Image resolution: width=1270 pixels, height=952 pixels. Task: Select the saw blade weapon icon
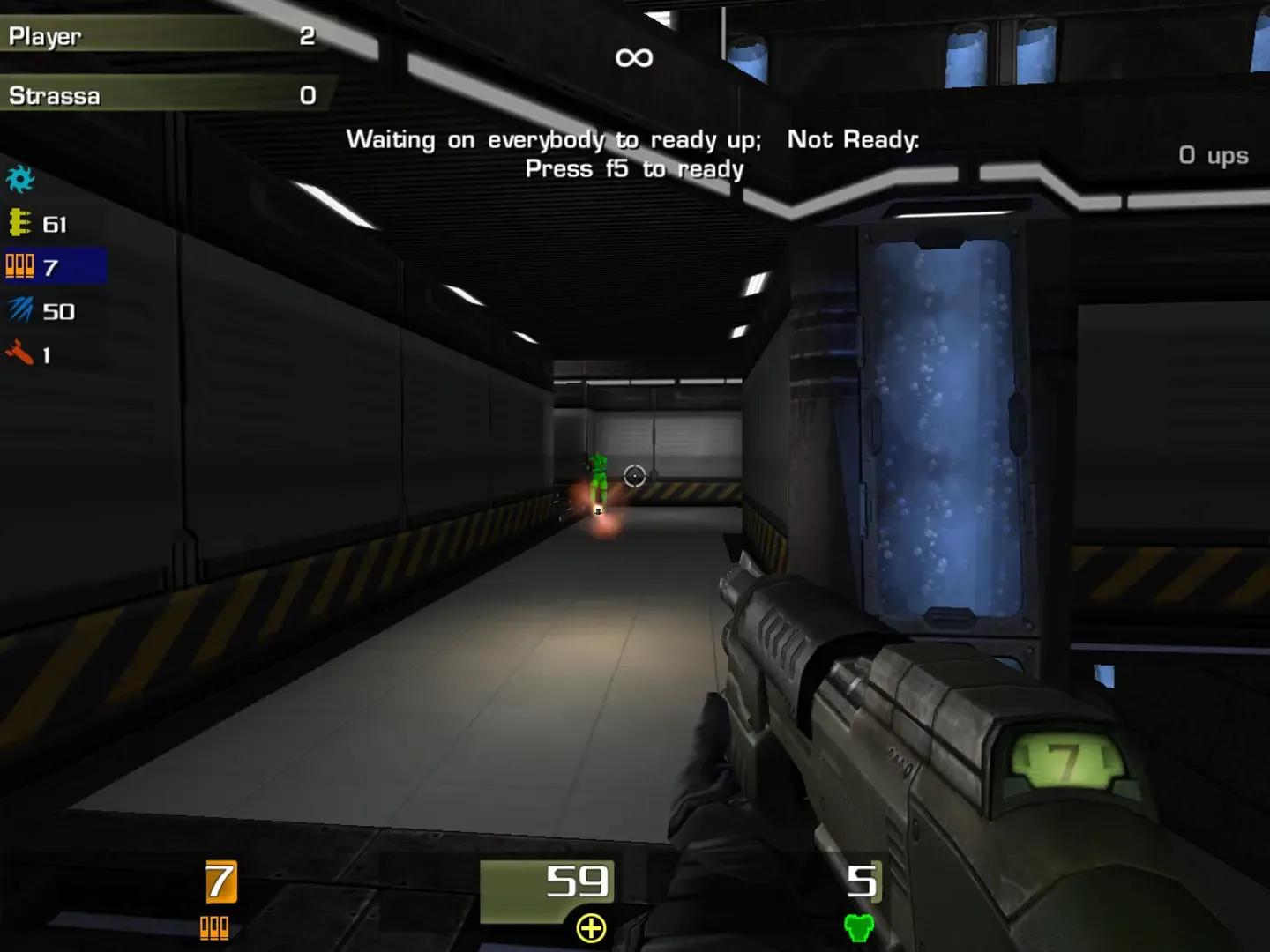click(x=21, y=178)
